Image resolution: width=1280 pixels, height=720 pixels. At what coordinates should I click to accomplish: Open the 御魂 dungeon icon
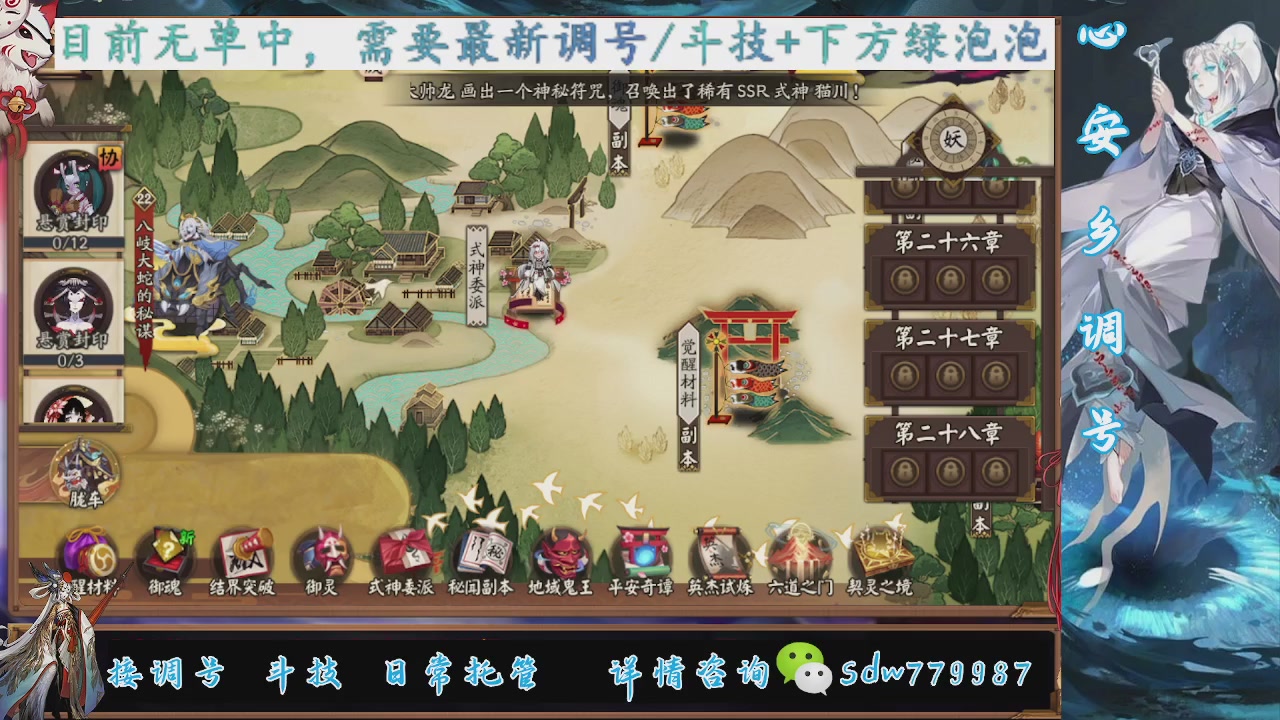[x=166, y=555]
